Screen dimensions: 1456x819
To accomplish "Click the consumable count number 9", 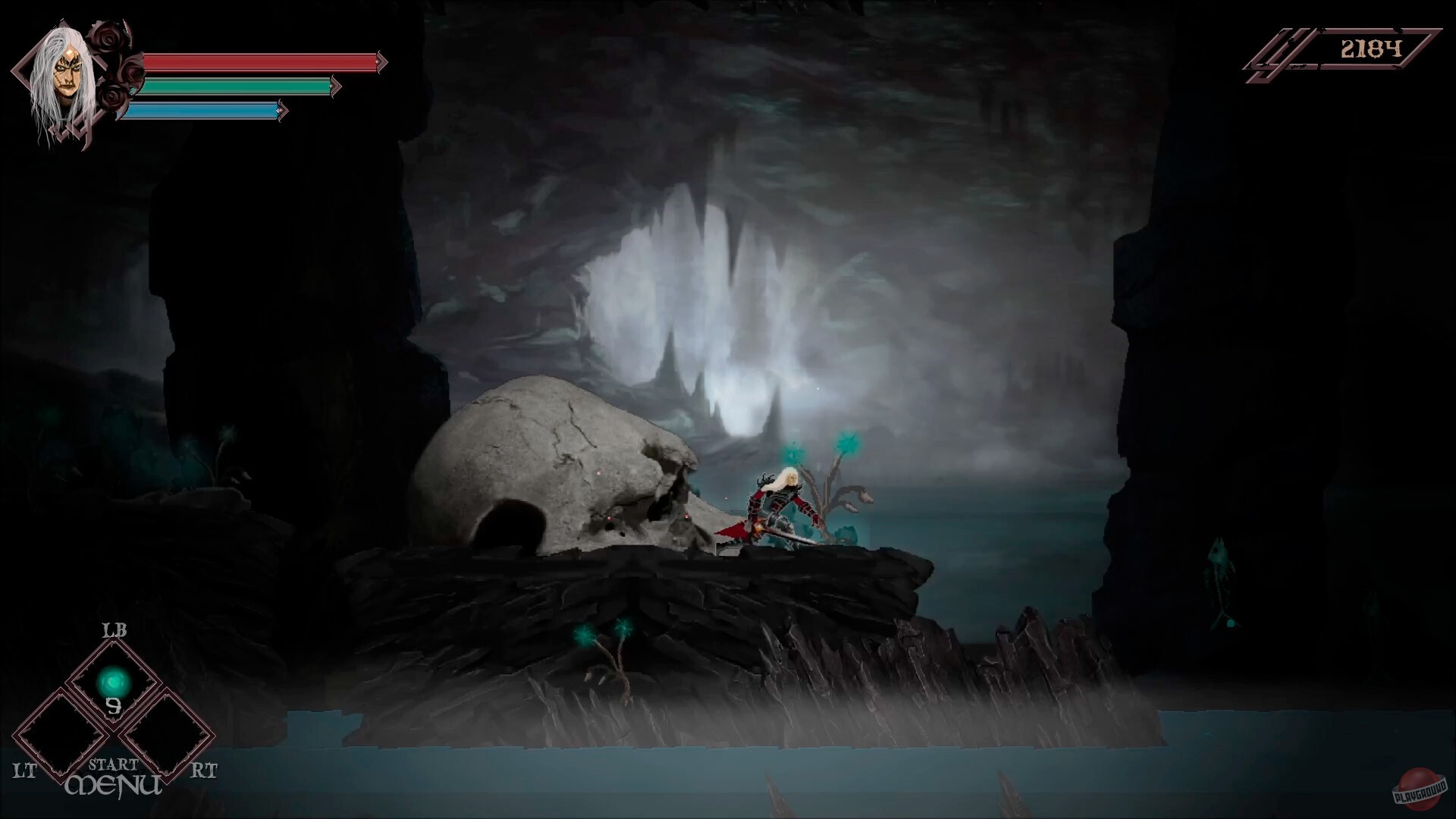I will (x=114, y=708).
